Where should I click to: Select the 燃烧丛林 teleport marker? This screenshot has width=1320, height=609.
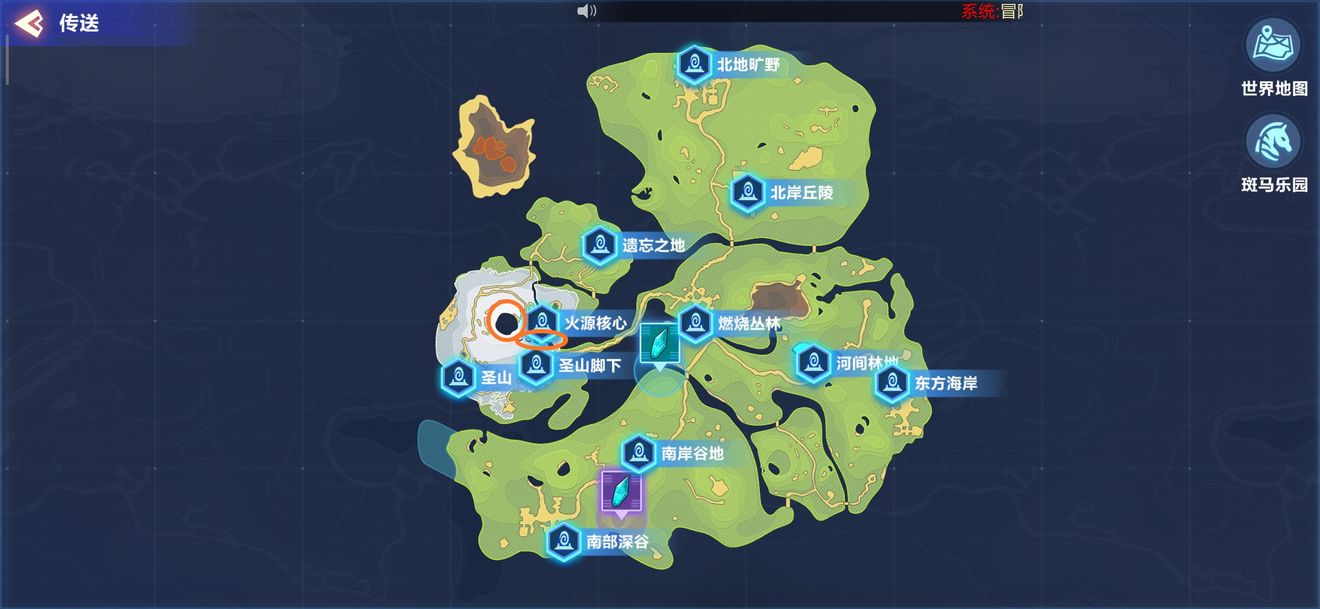coord(696,323)
